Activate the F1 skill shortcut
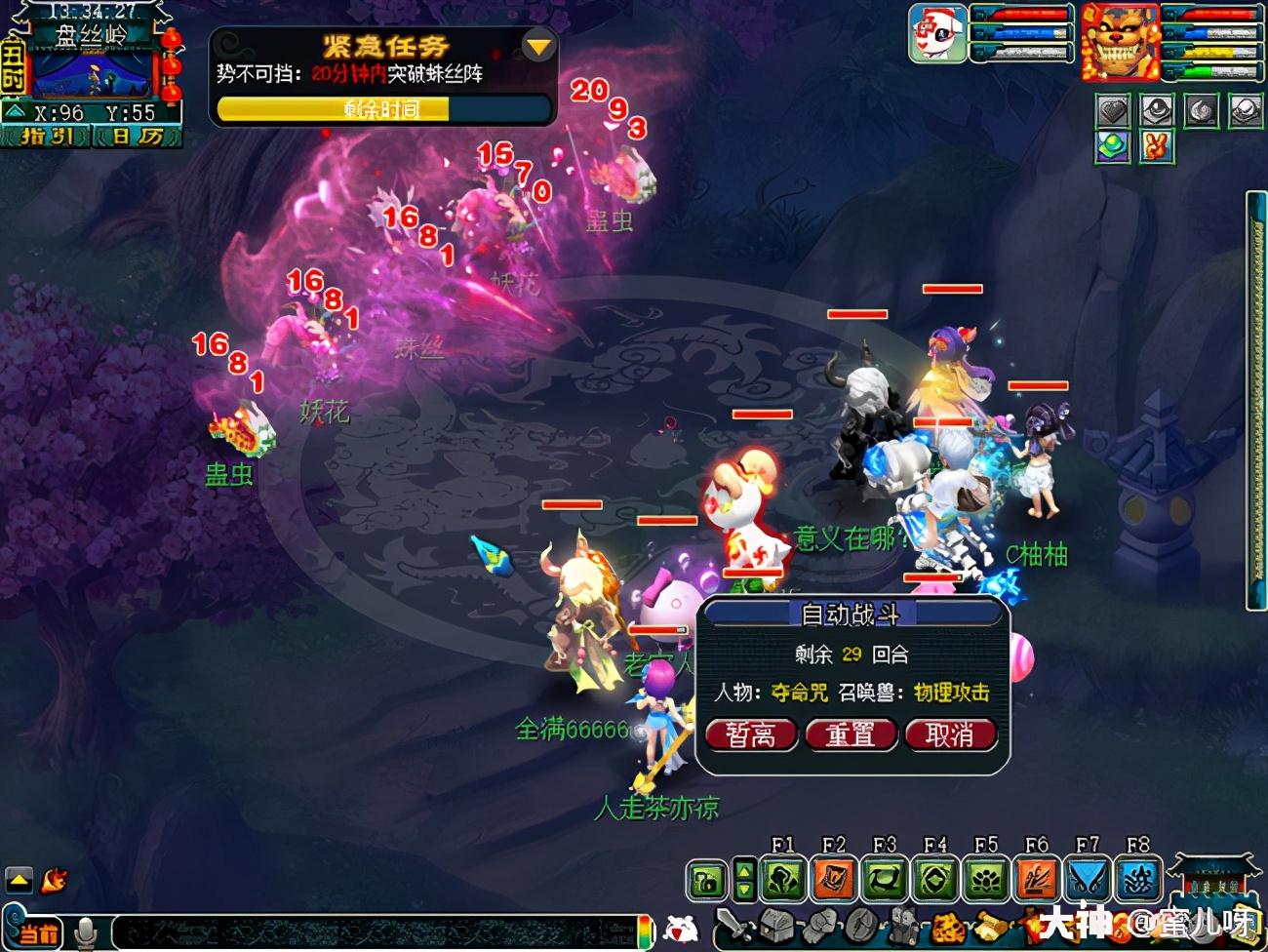The width and height of the screenshot is (1268, 952). coord(783,880)
